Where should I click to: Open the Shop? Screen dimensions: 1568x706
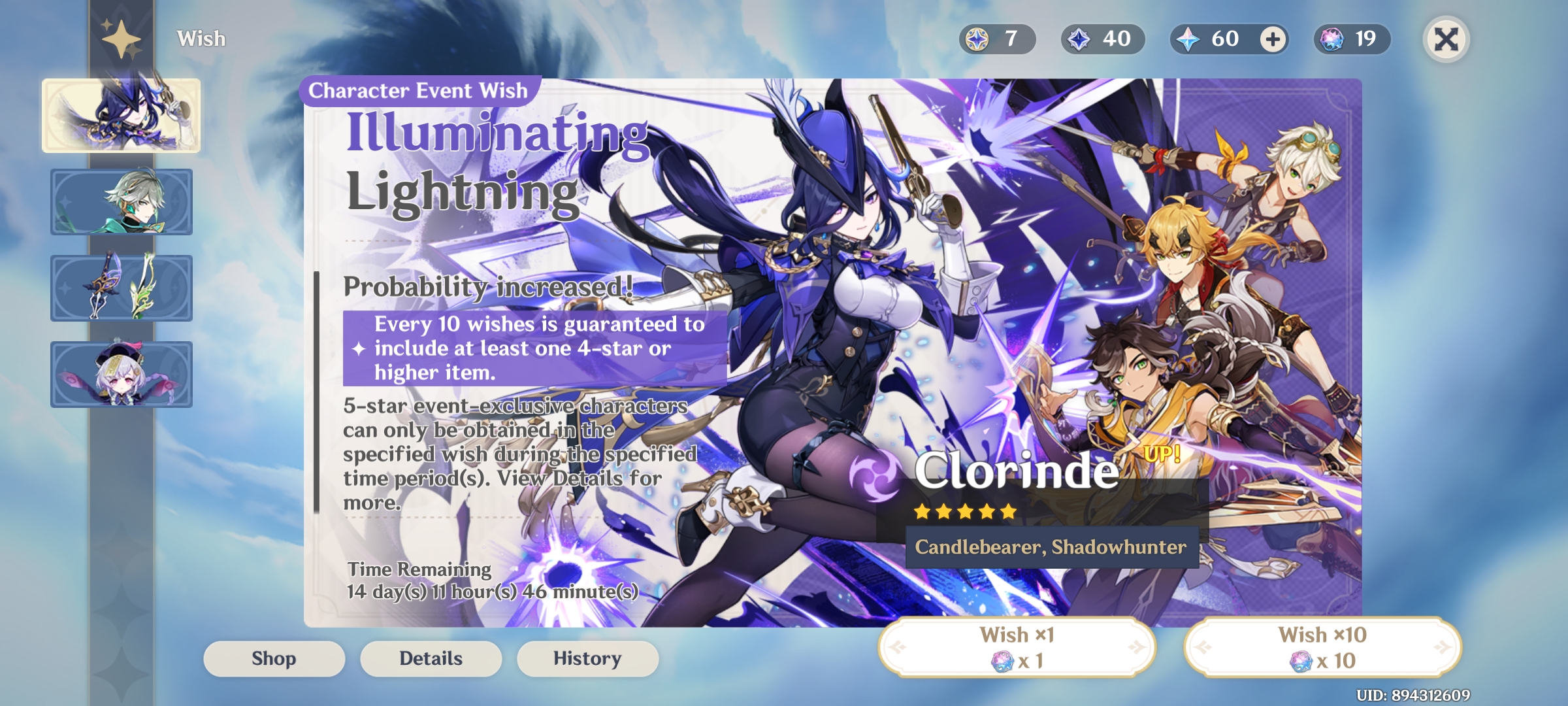click(x=274, y=658)
